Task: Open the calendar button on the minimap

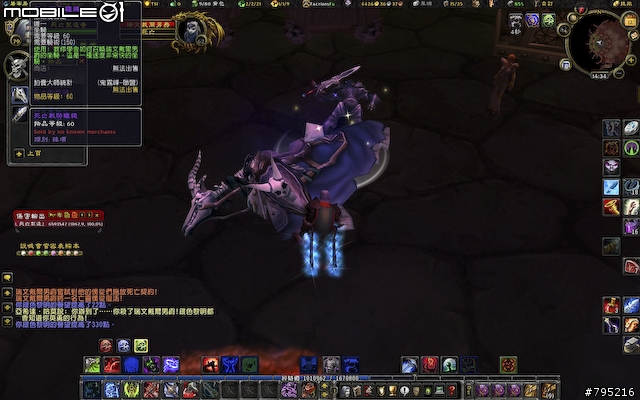Action: [x=629, y=21]
